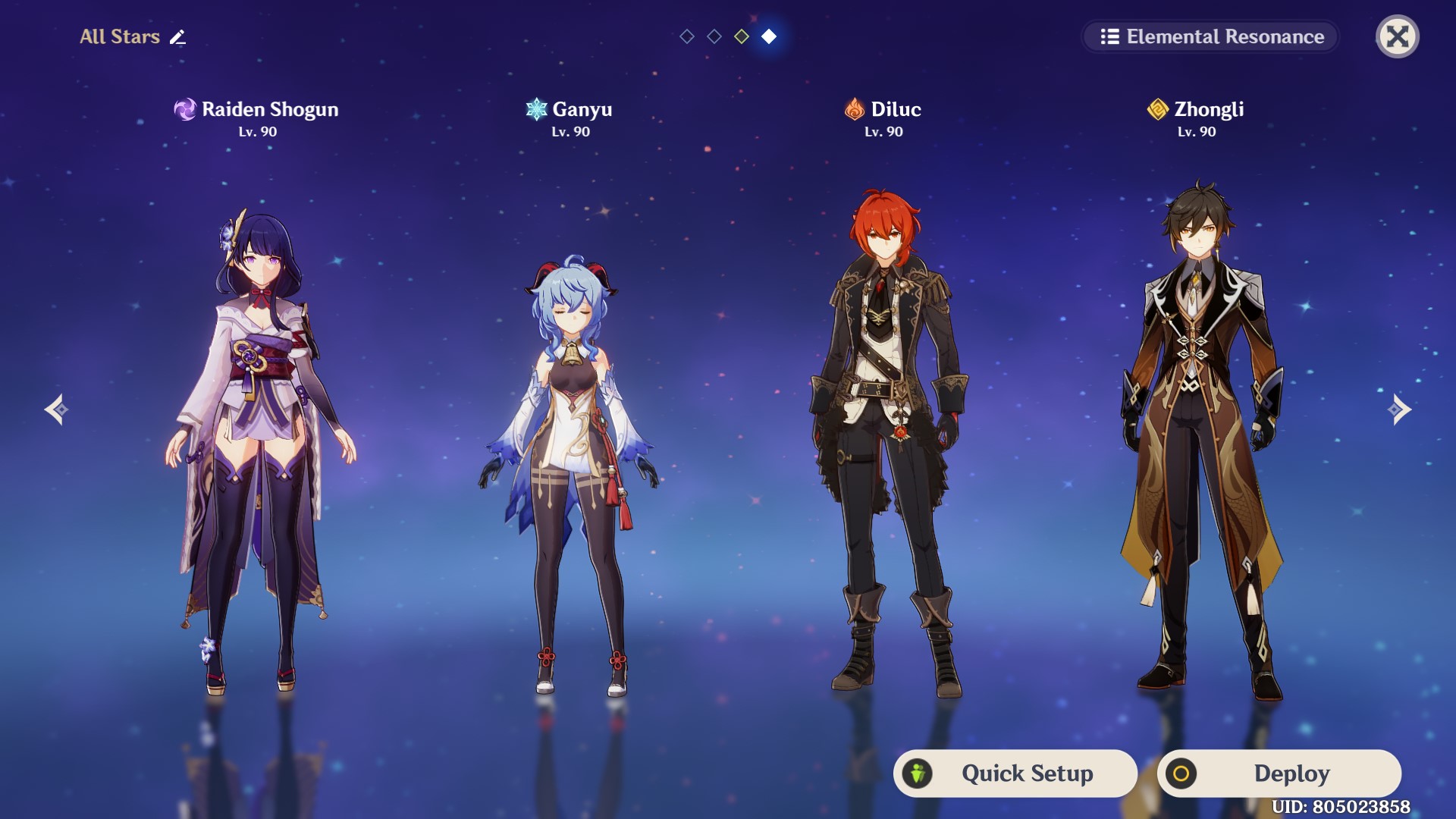Rename the All Stars party with pencil icon
The width and height of the screenshot is (1456, 819).
[x=177, y=37]
